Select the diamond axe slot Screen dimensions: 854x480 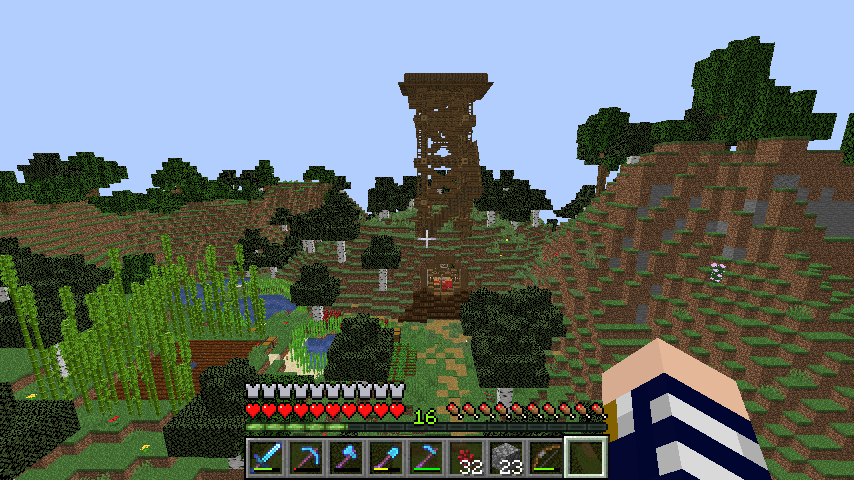tap(345, 457)
